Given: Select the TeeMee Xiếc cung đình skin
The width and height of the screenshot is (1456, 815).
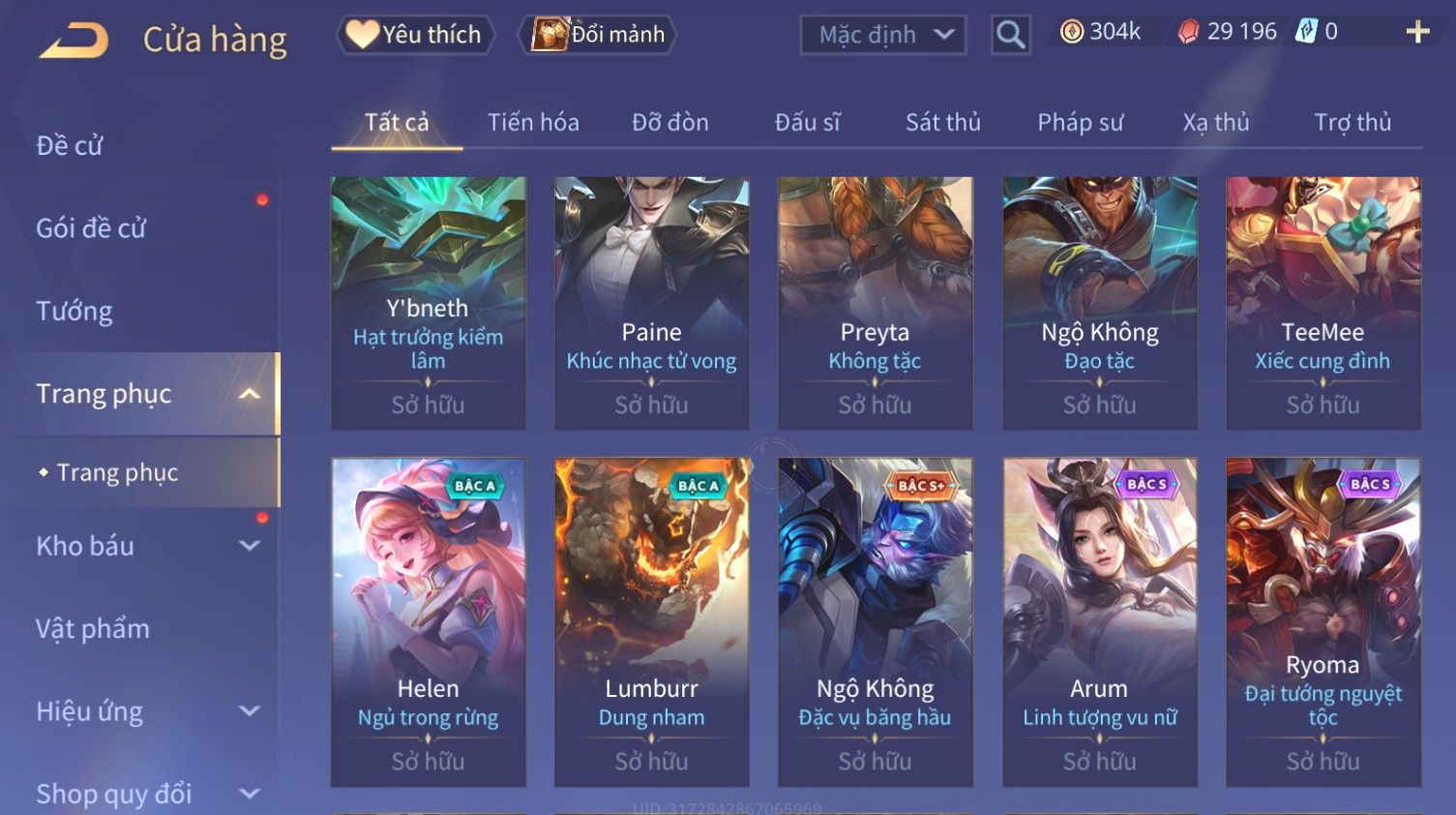Looking at the screenshot, I should coord(1322,302).
